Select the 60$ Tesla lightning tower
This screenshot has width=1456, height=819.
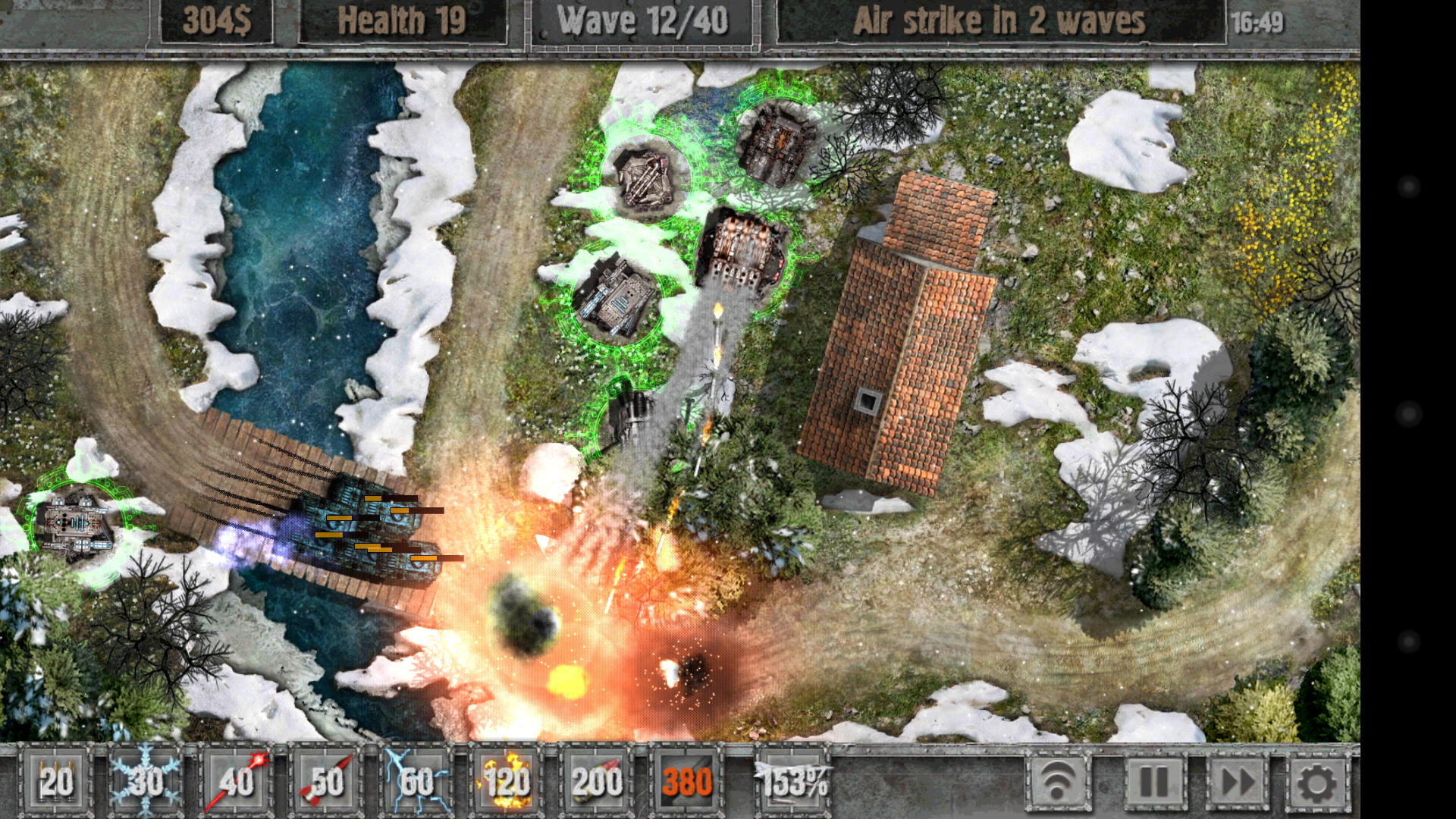(x=417, y=783)
